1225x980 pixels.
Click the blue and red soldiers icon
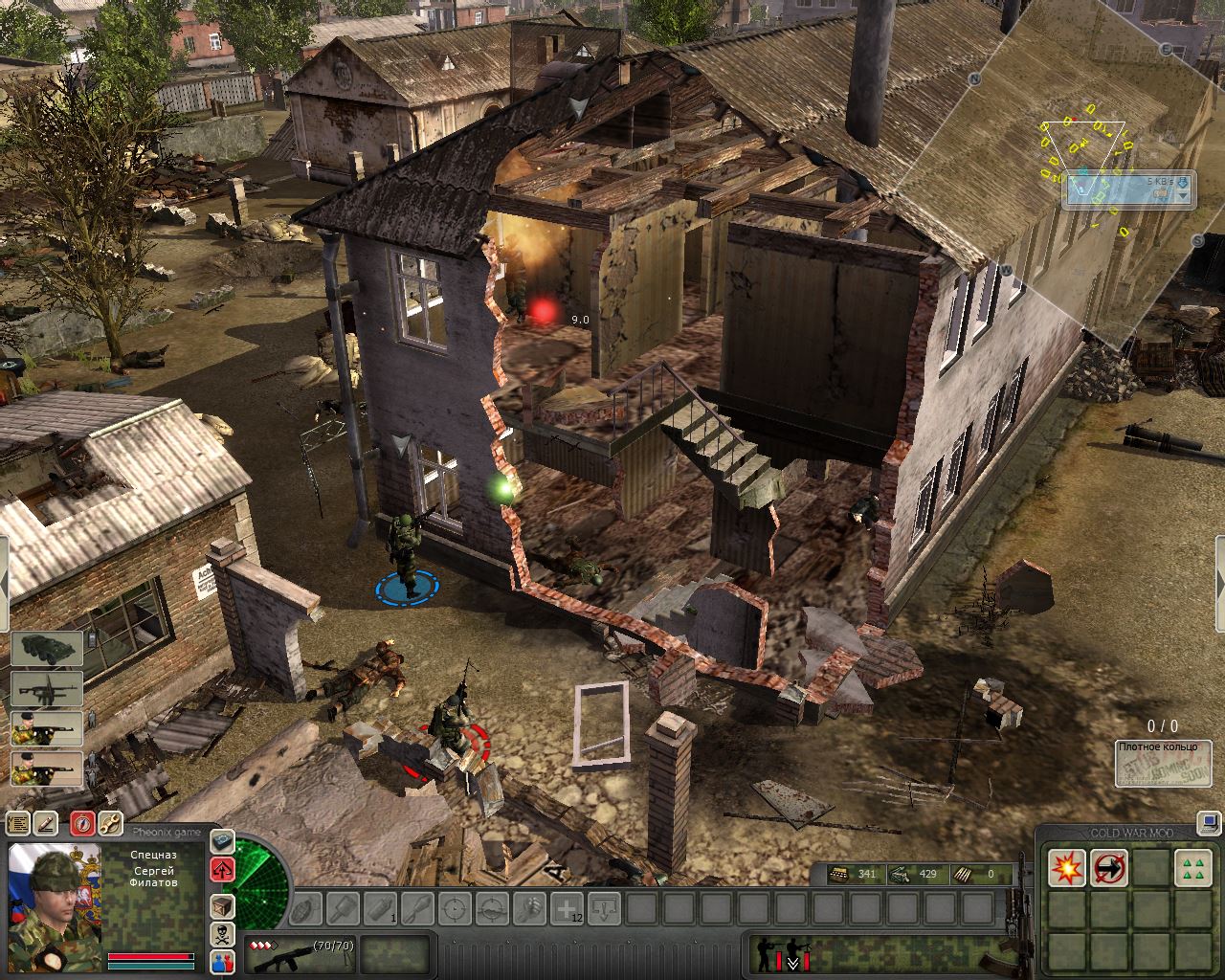click(222, 963)
